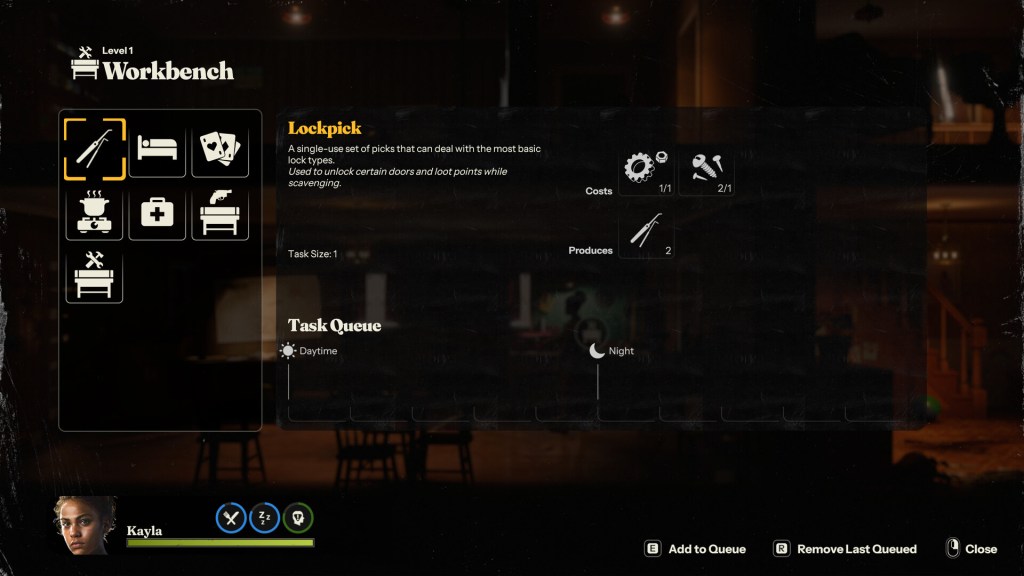Select the playing cards recipe
Screen dimensions: 1024x576
click(219, 149)
